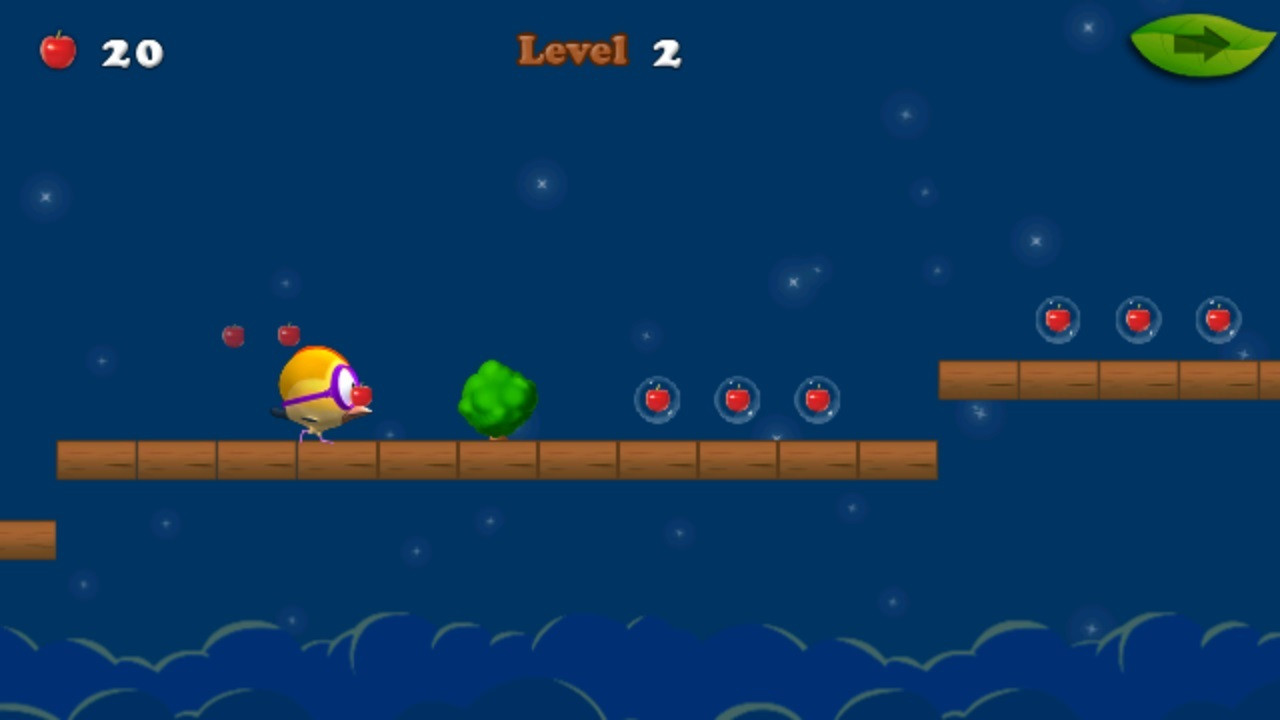
Task: Click the small apple above the bird's head
Action: (x=289, y=333)
